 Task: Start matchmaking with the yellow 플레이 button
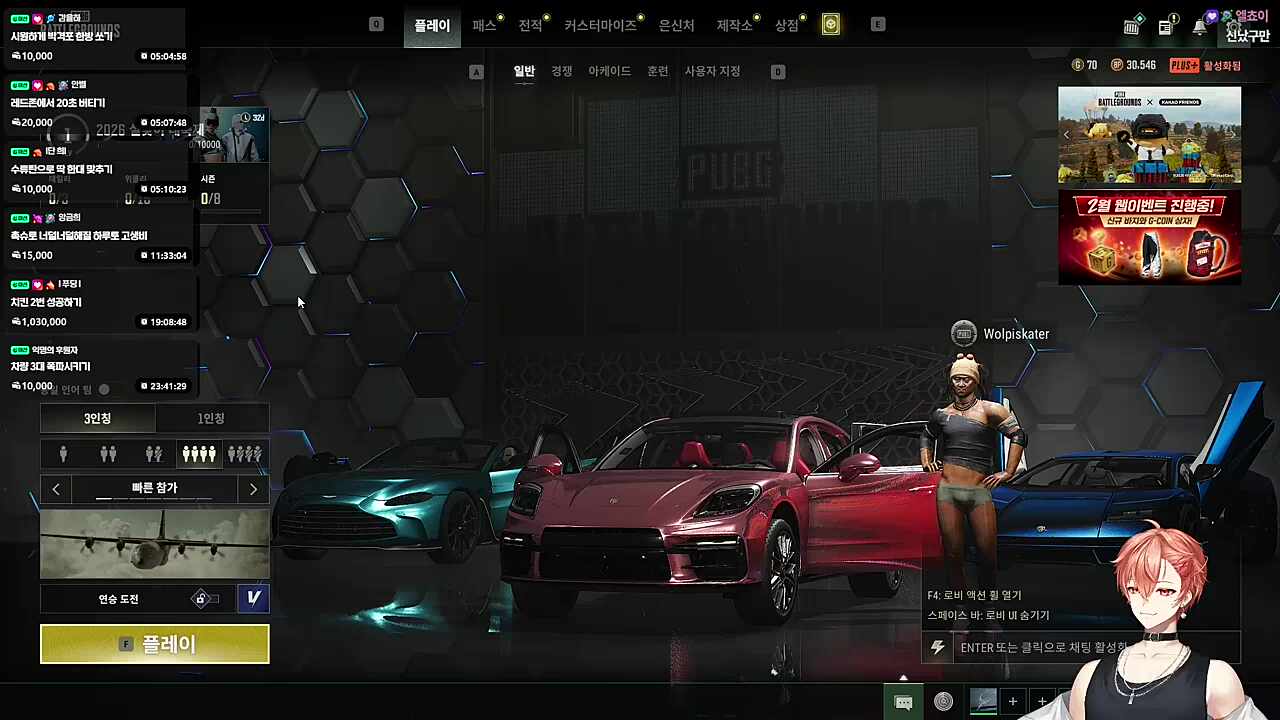(155, 644)
